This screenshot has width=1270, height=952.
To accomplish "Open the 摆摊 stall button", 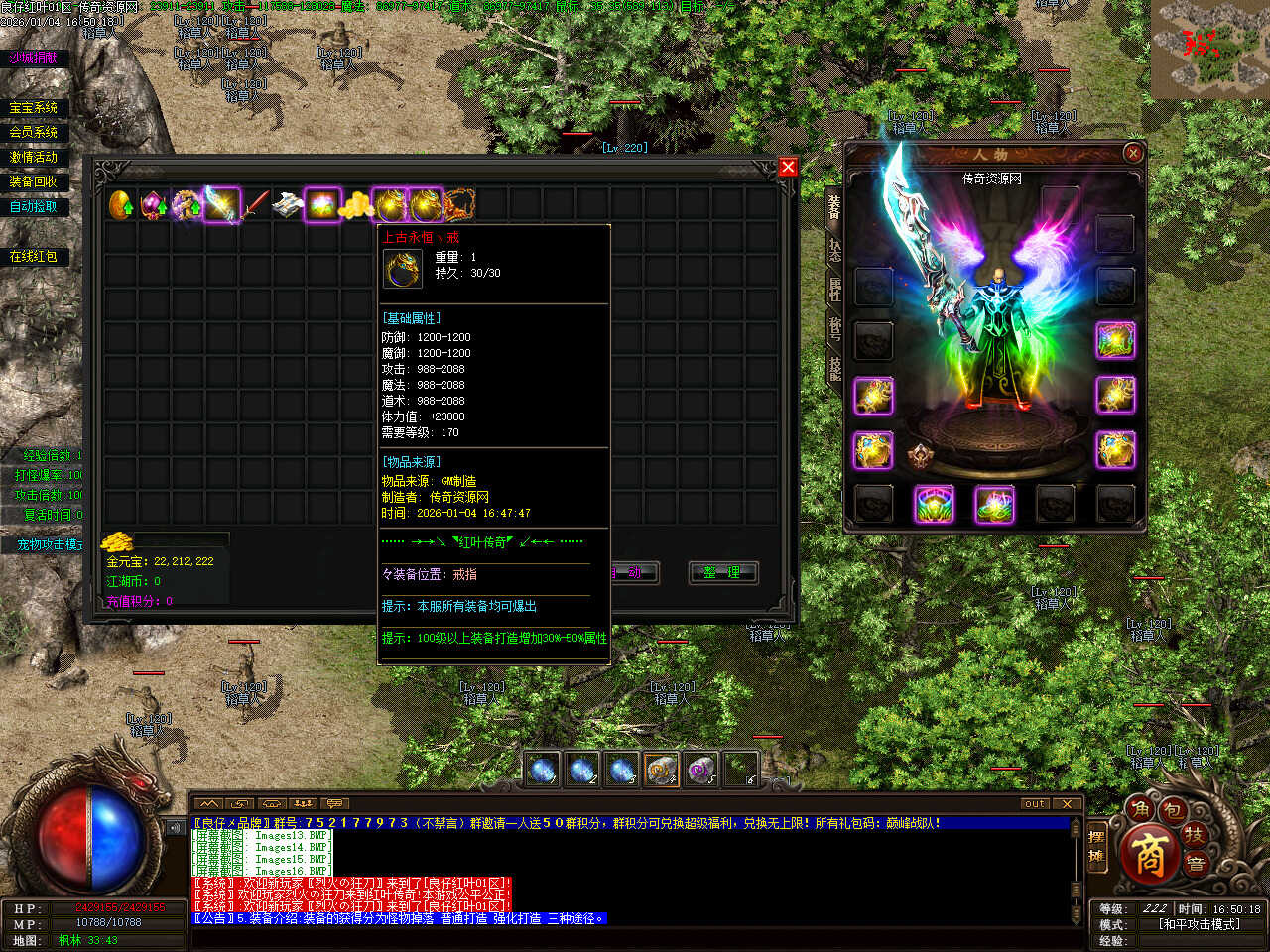I will (1097, 846).
